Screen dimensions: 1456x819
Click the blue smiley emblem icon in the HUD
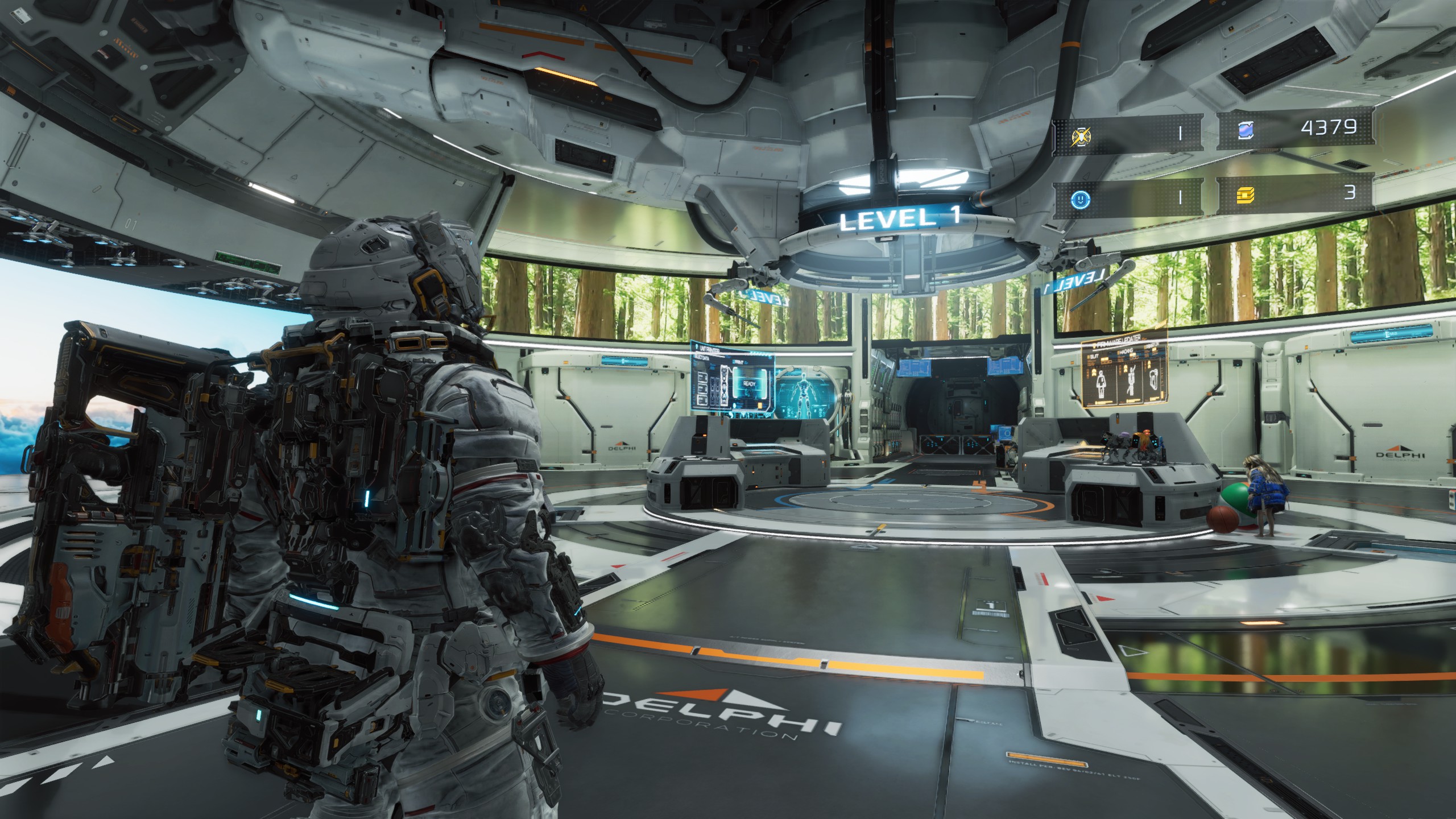(1081, 200)
